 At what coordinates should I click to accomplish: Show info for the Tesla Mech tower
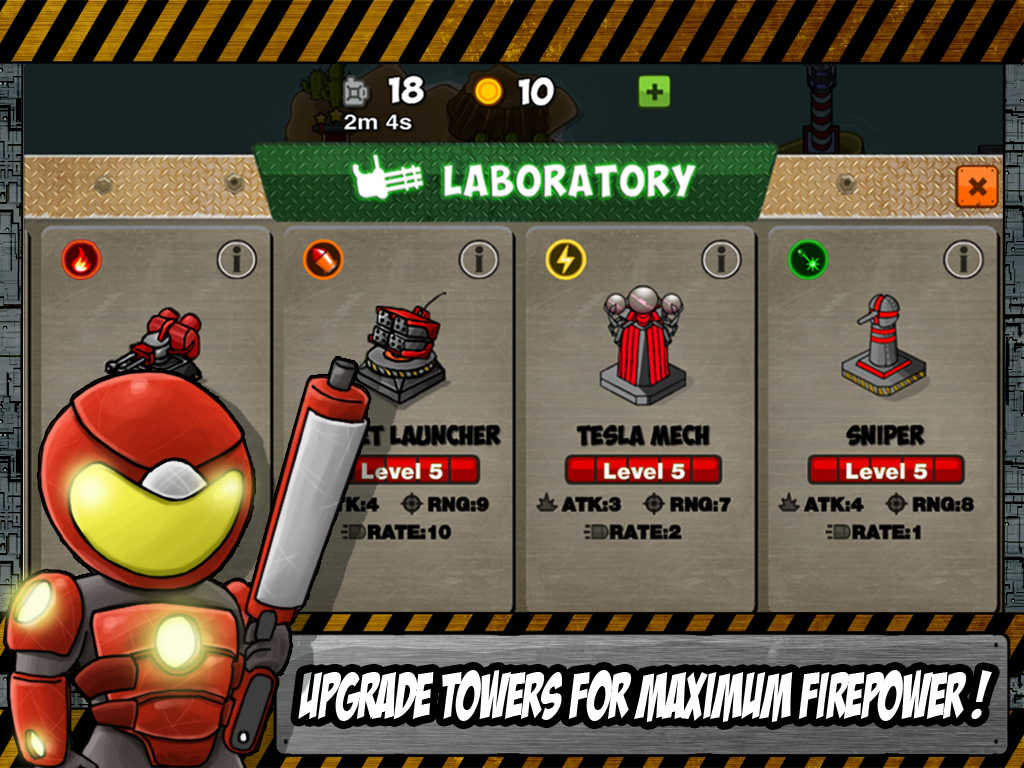pyautogui.click(x=721, y=260)
